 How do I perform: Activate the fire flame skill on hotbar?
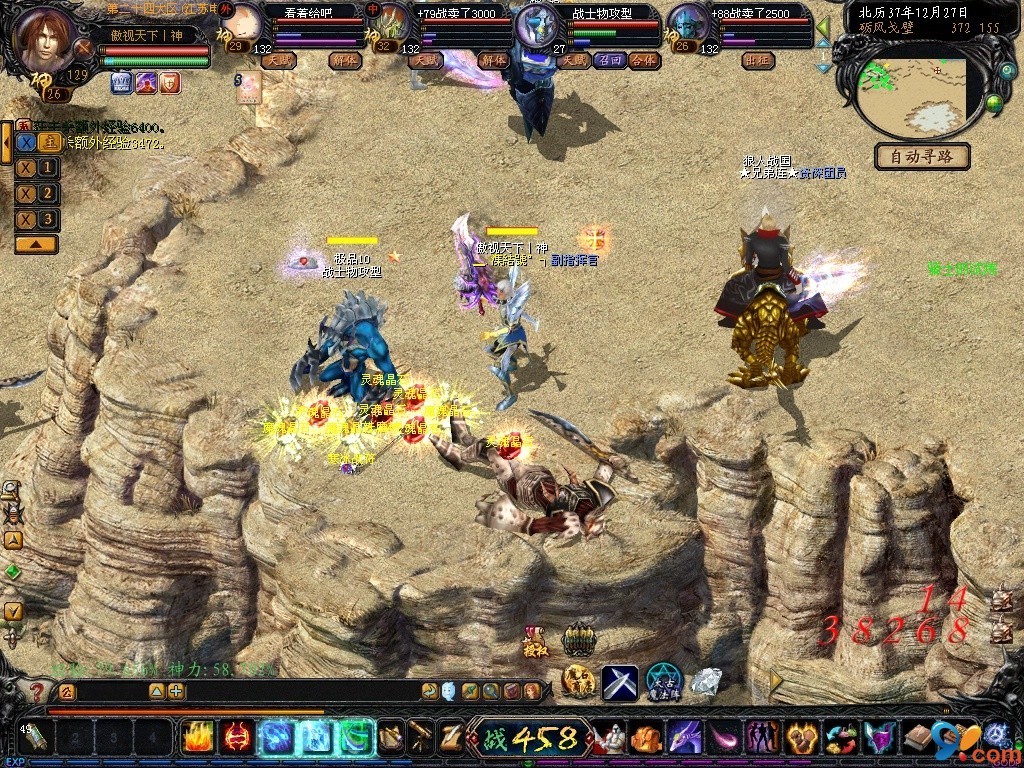tap(197, 738)
